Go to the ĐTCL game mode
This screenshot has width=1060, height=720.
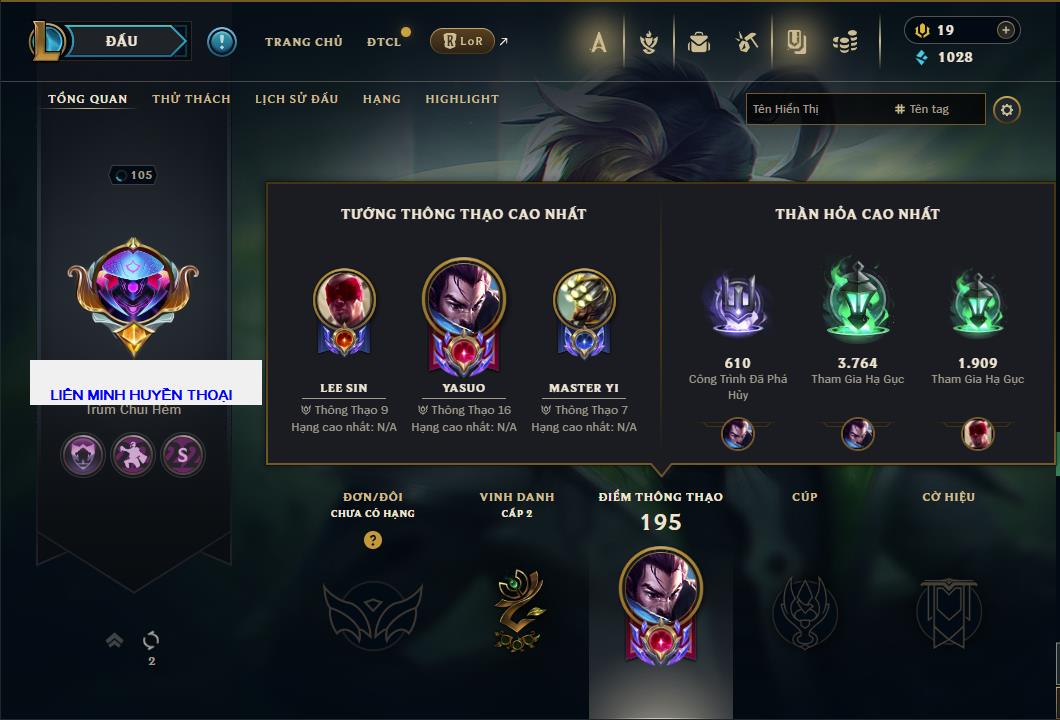[x=384, y=42]
